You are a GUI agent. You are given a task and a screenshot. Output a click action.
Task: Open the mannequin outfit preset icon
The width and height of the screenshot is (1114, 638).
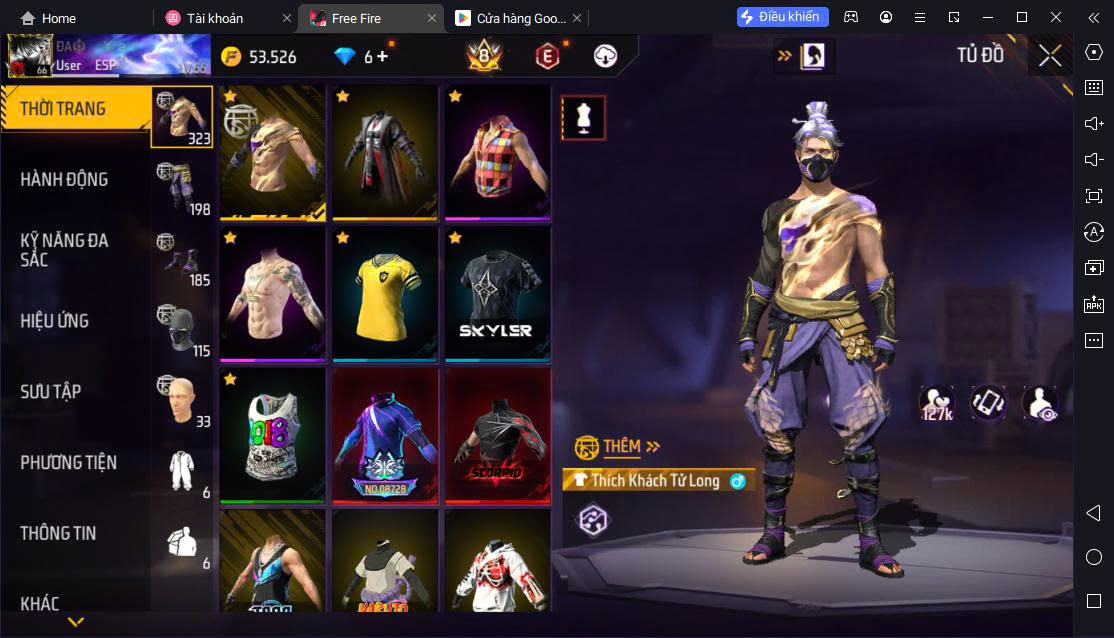coord(583,118)
